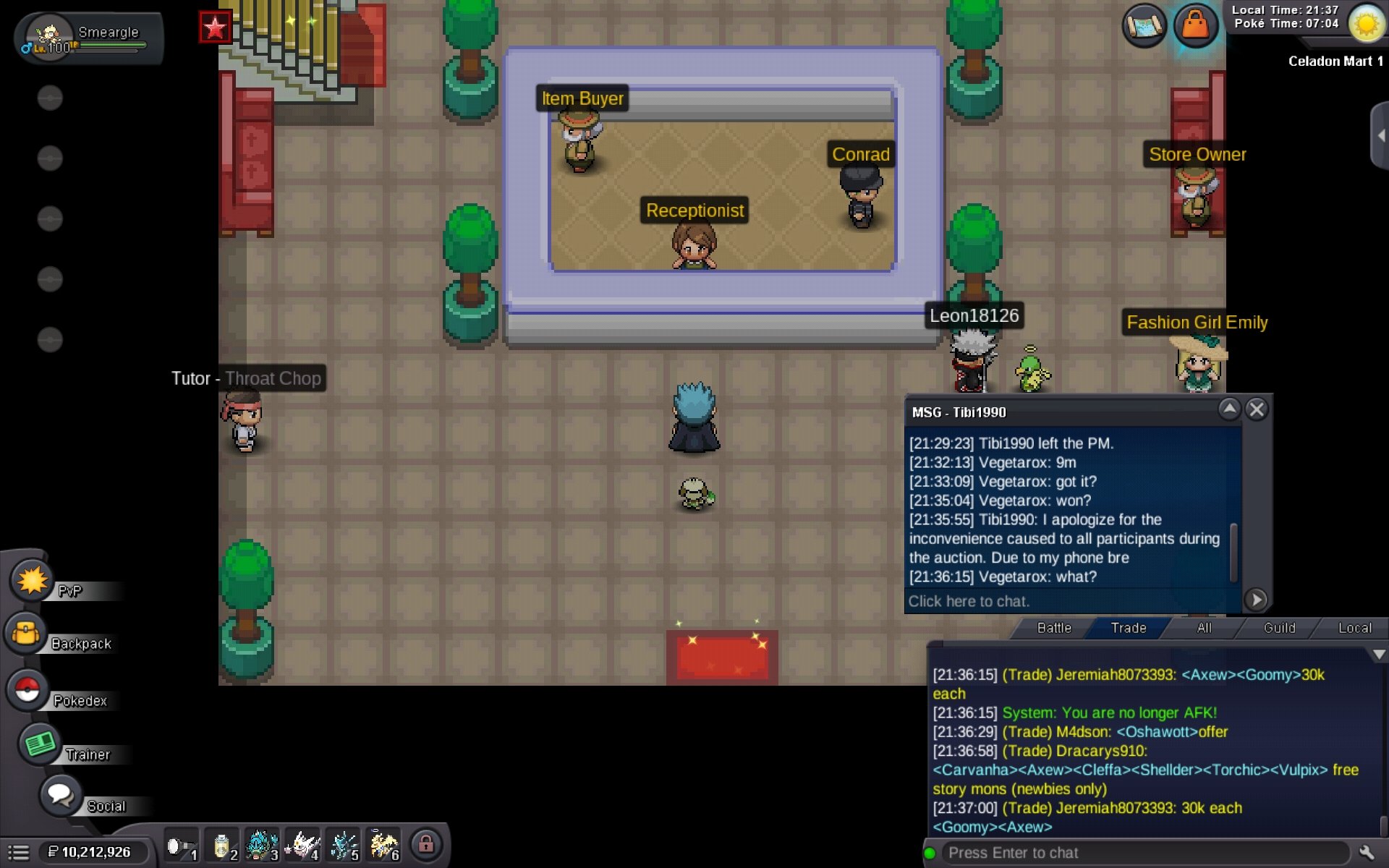Open the Social menu

[61, 796]
